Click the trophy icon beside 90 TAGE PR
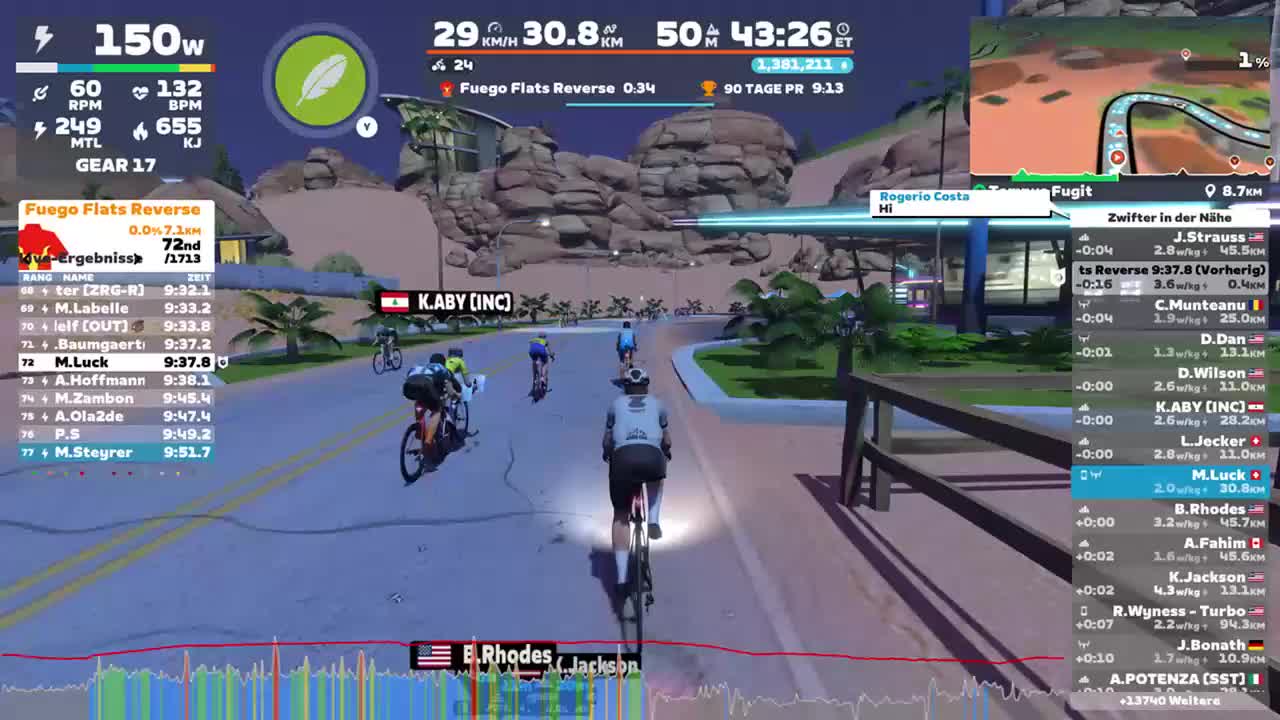The image size is (1280, 720). point(709,88)
